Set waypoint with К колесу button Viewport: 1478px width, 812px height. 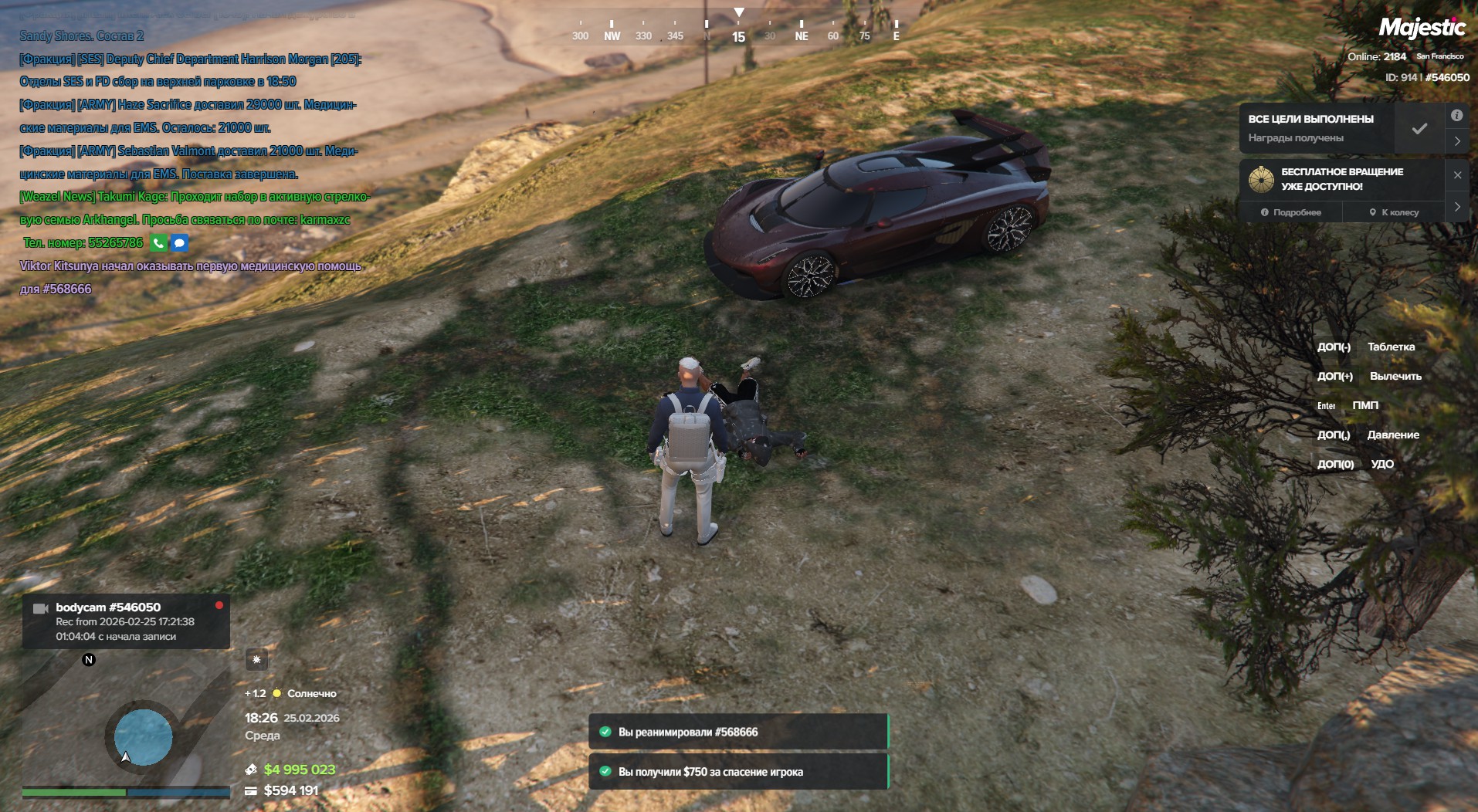pos(1395,212)
